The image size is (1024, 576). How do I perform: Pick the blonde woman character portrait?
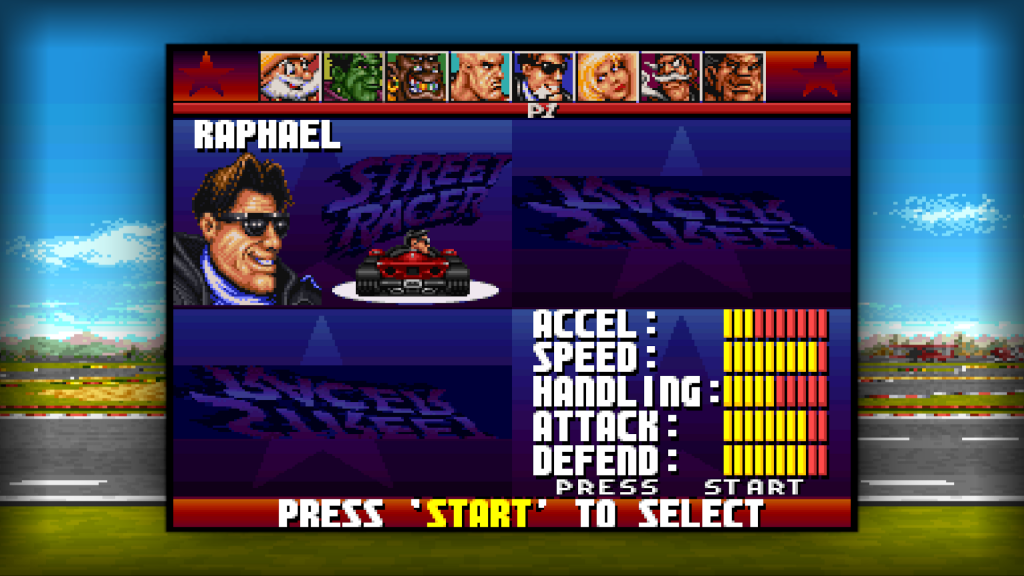click(x=607, y=76)
